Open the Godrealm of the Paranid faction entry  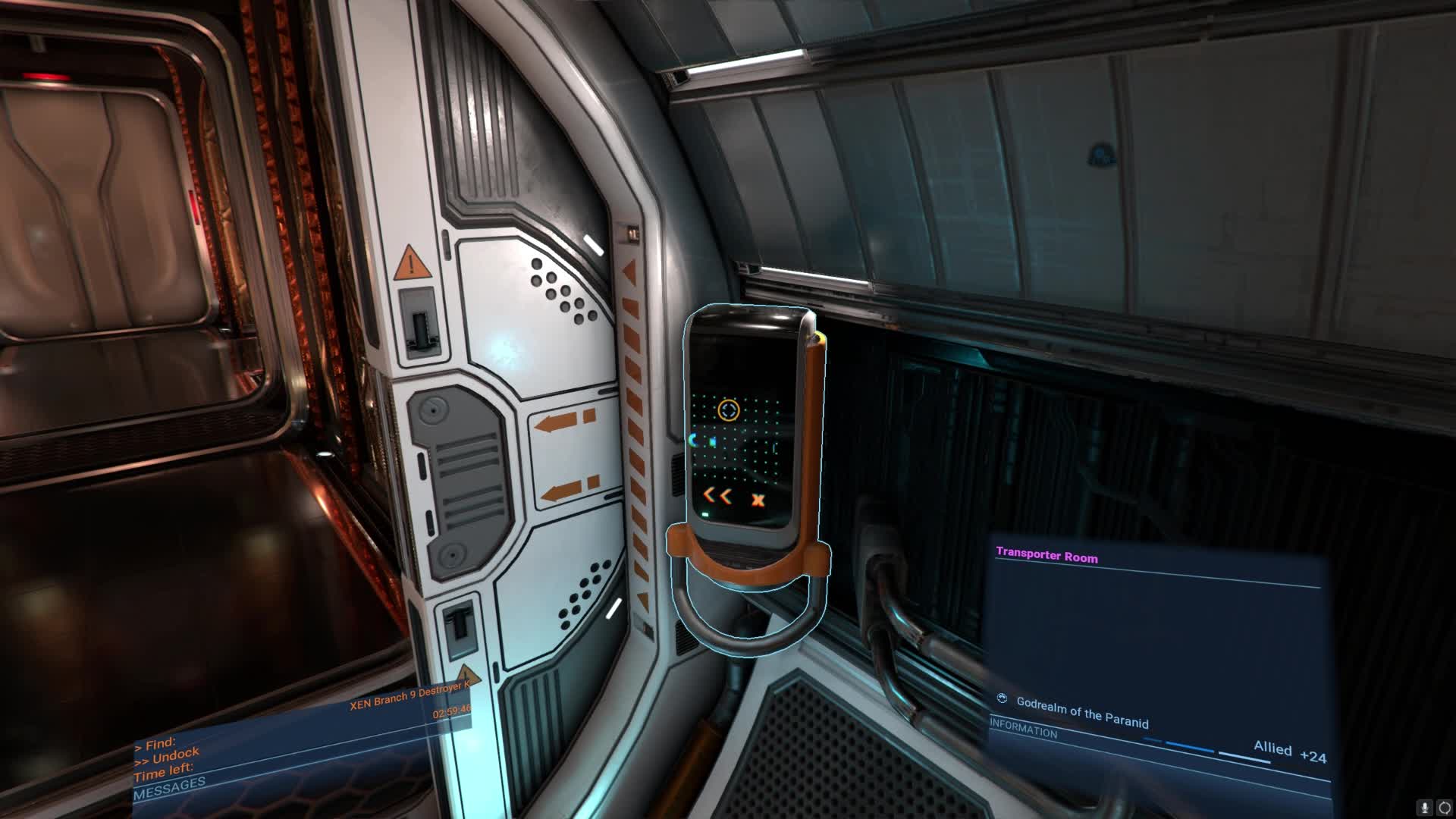(x=1081, y=713)
